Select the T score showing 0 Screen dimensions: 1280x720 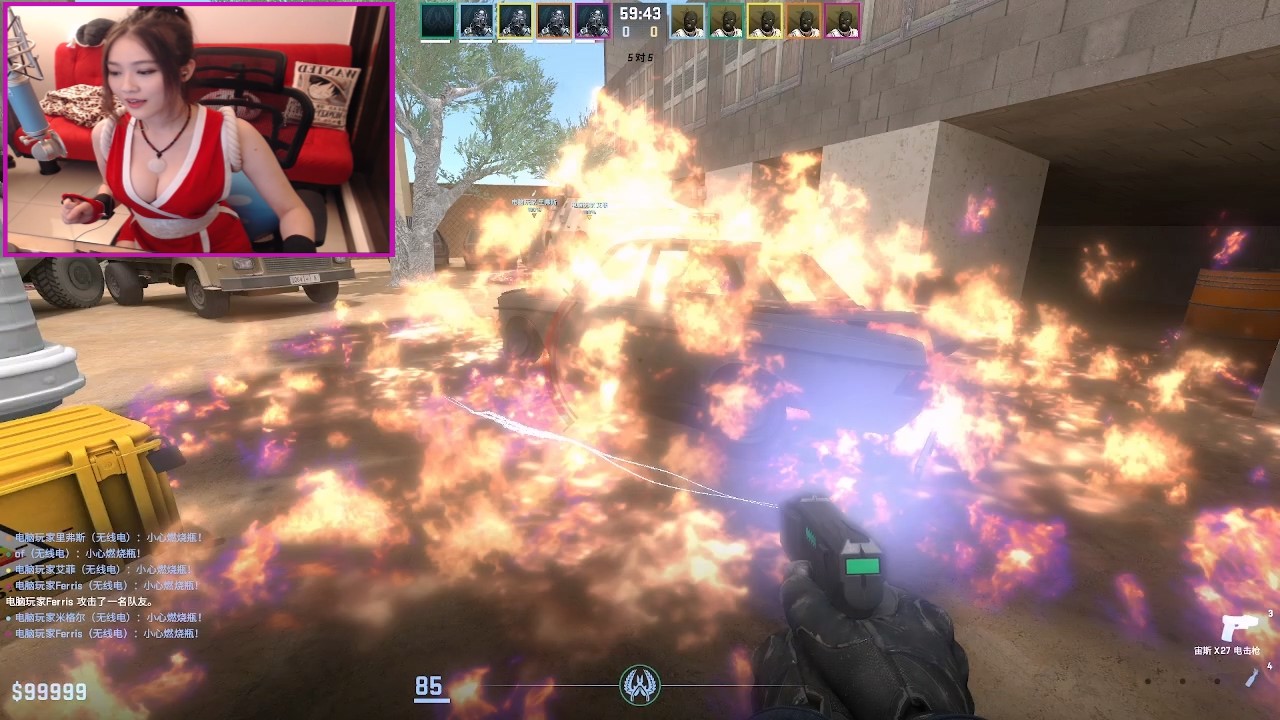[x=653, y=31]
